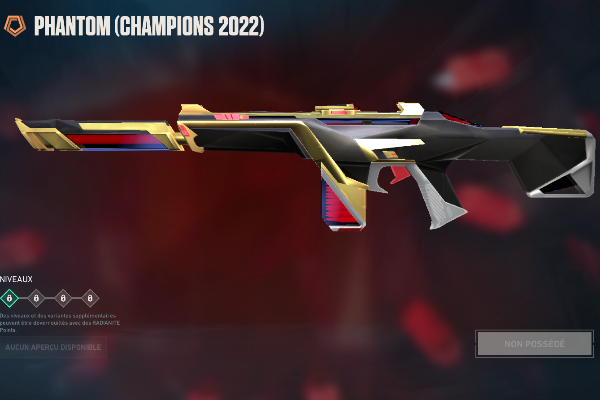Choose the fourth and final locked level diamond
The image size is (600, 400).
[x=90, y=297]
